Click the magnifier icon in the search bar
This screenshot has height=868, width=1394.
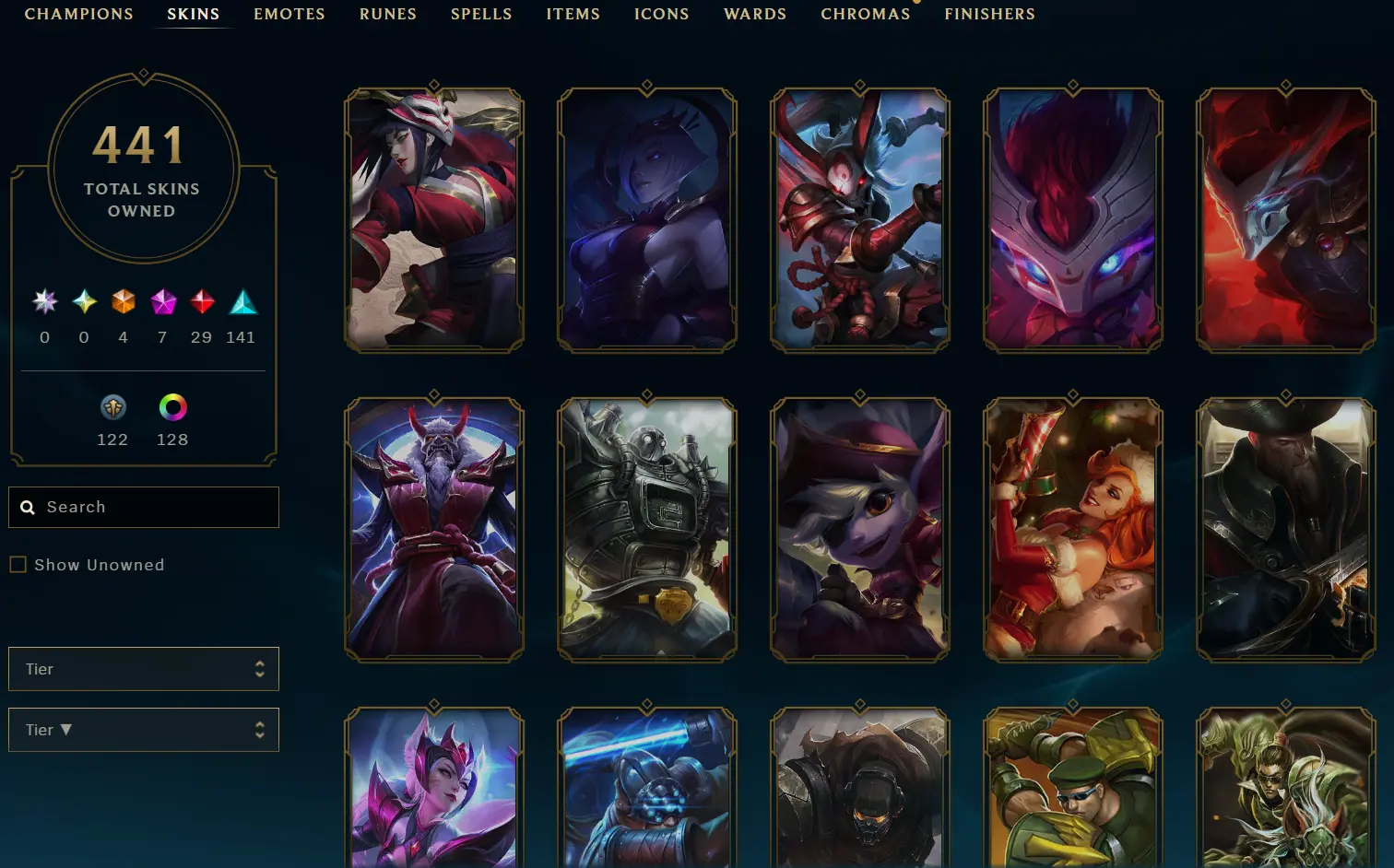[x=28, y=507]
